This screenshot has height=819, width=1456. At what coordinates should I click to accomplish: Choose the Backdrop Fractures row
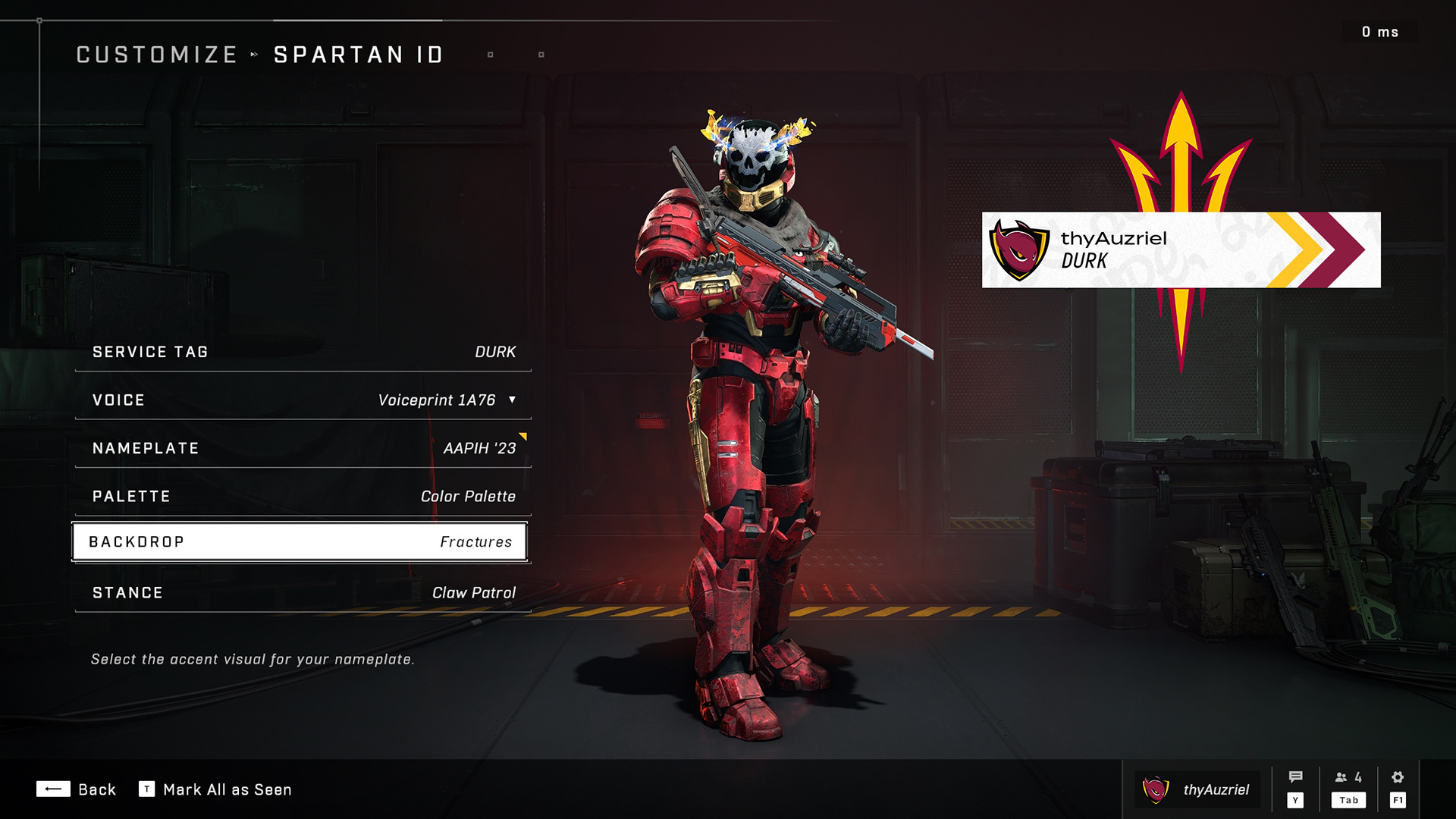click(x=300, y=542)
